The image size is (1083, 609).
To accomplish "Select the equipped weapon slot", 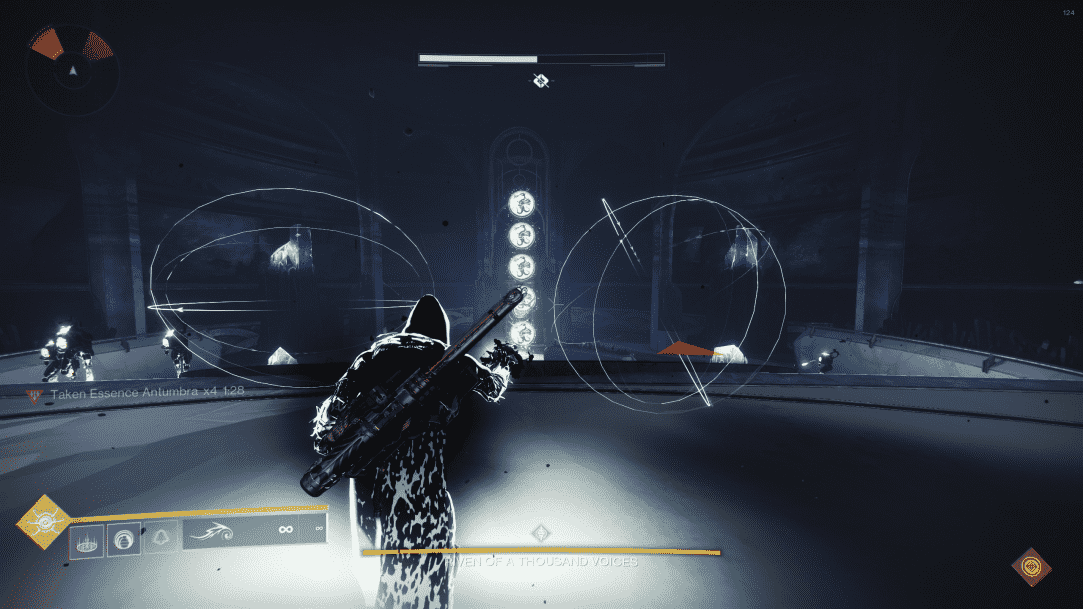I will coord(254,533).
